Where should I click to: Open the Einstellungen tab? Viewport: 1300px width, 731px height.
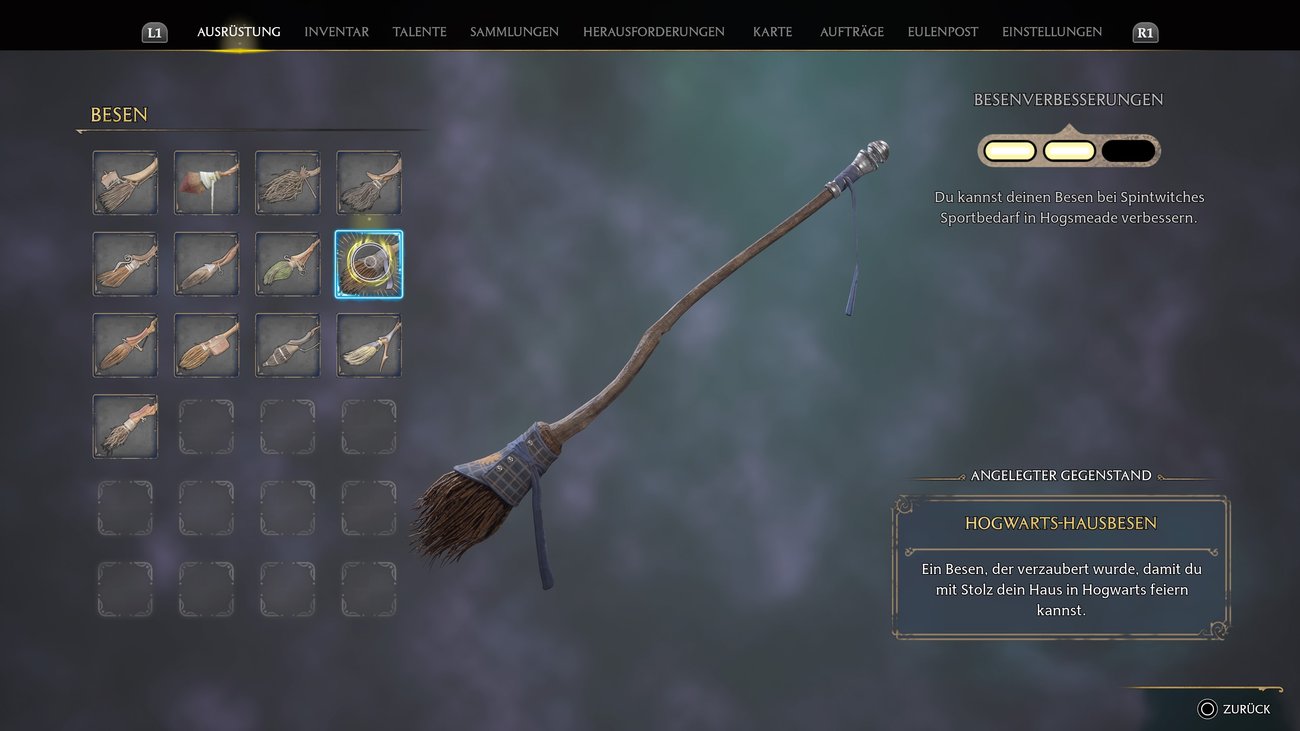pyautogui.click(x=1051, y=32)
